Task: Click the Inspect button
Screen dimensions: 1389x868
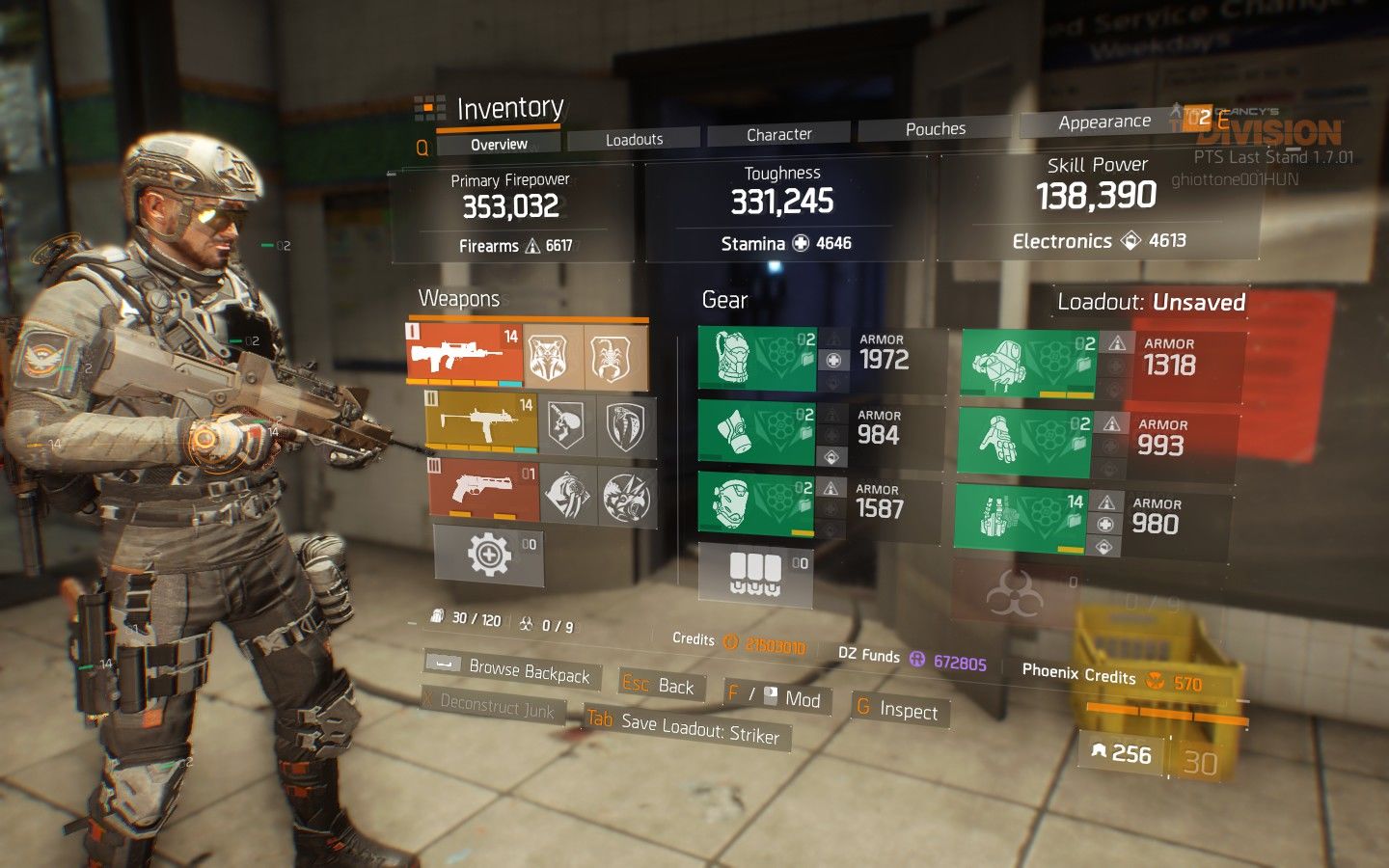Action: 900,710
